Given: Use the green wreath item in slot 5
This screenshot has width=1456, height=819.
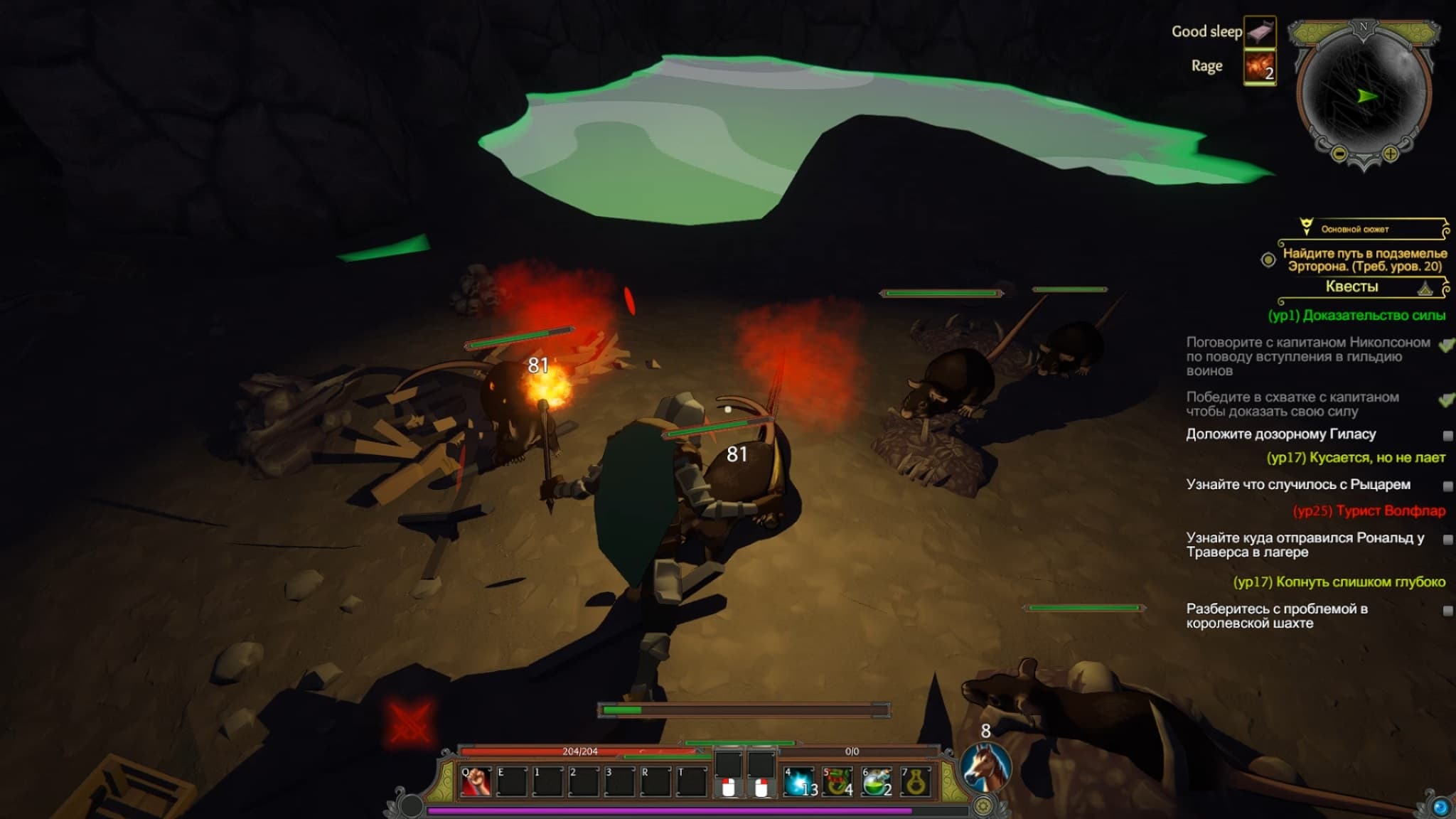Looking at the screenshot, I should tap(839, 782).
